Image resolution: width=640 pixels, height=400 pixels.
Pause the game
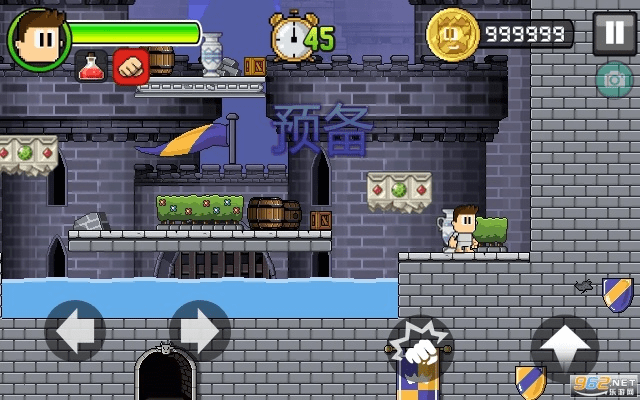click(612, 34)
